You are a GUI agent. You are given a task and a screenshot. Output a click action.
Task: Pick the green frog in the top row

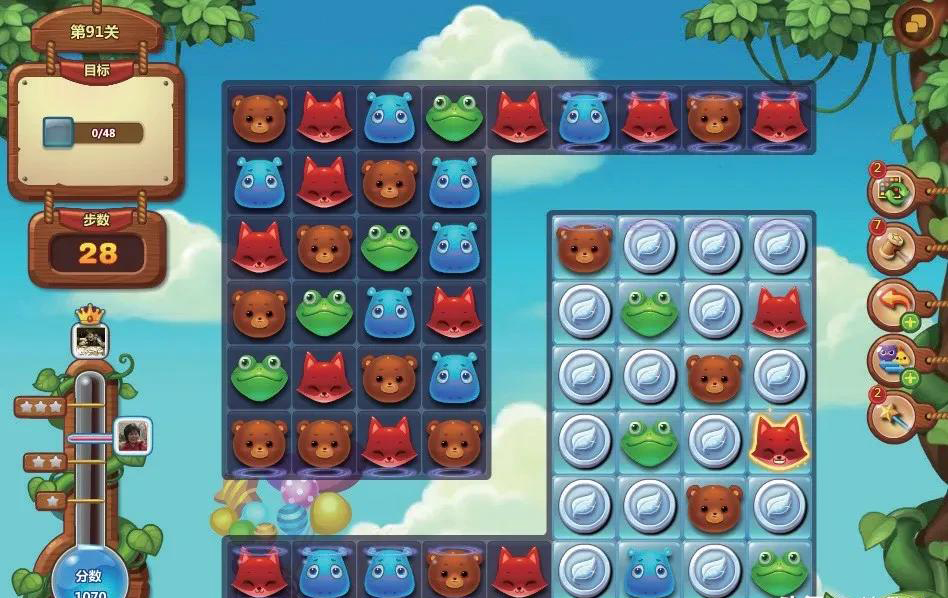point(454,118)
